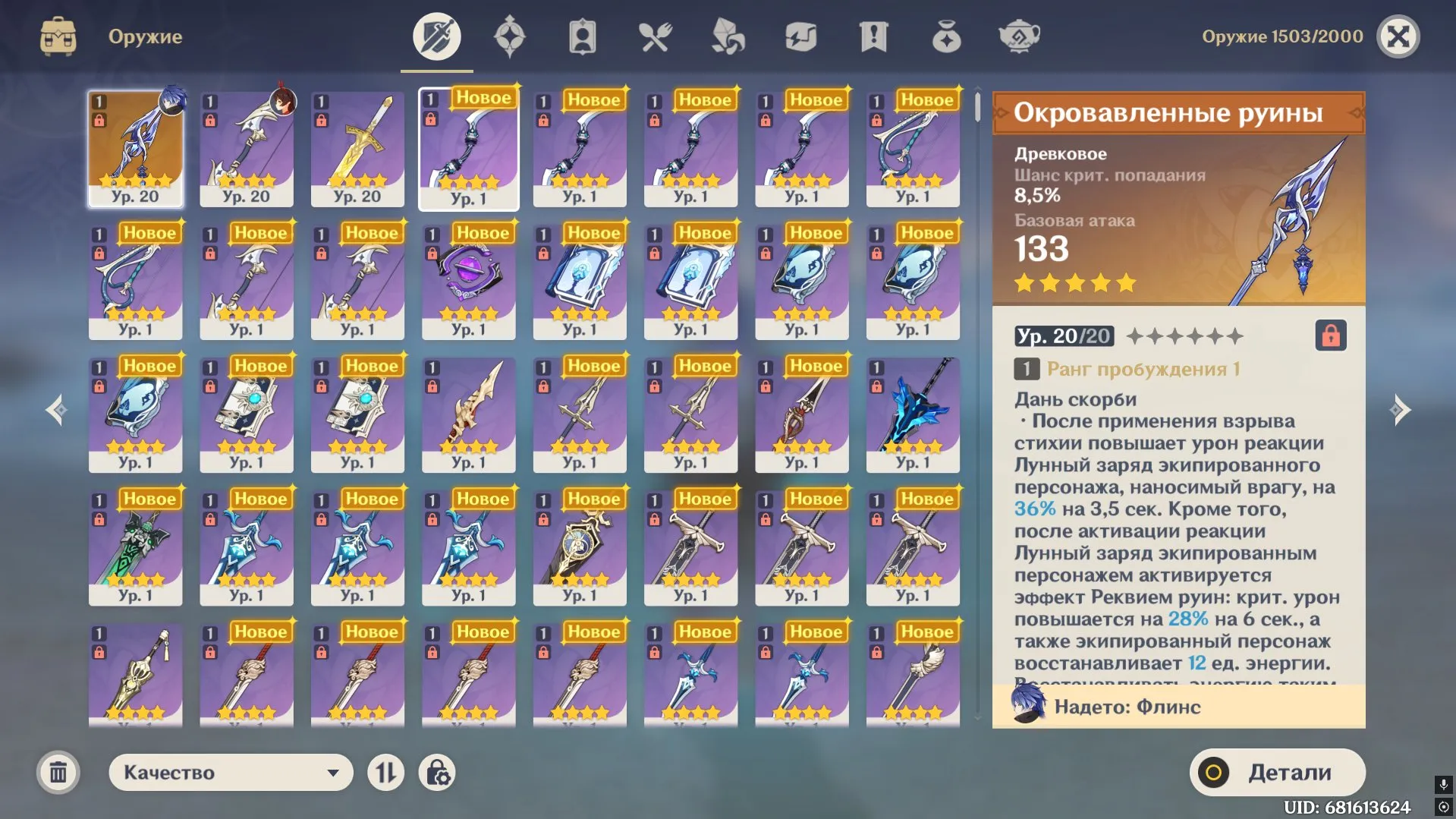Screen dimensions: 1456x819
Task: Click Надето: Флинс character entry
Action: (1176, 707)
